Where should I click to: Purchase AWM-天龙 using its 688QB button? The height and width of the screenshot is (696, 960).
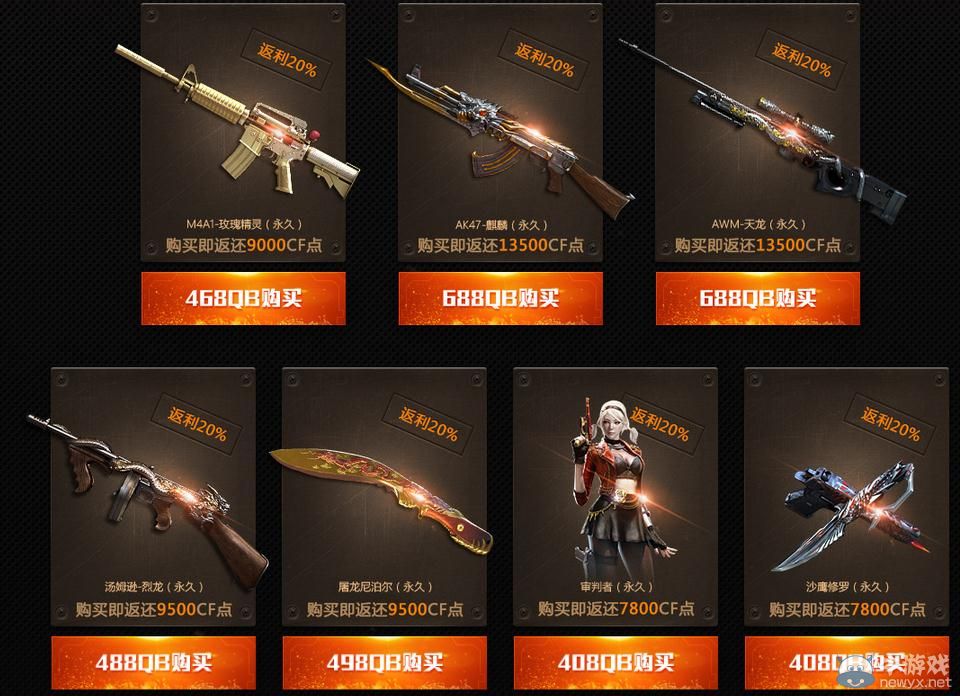click(758, 298)
